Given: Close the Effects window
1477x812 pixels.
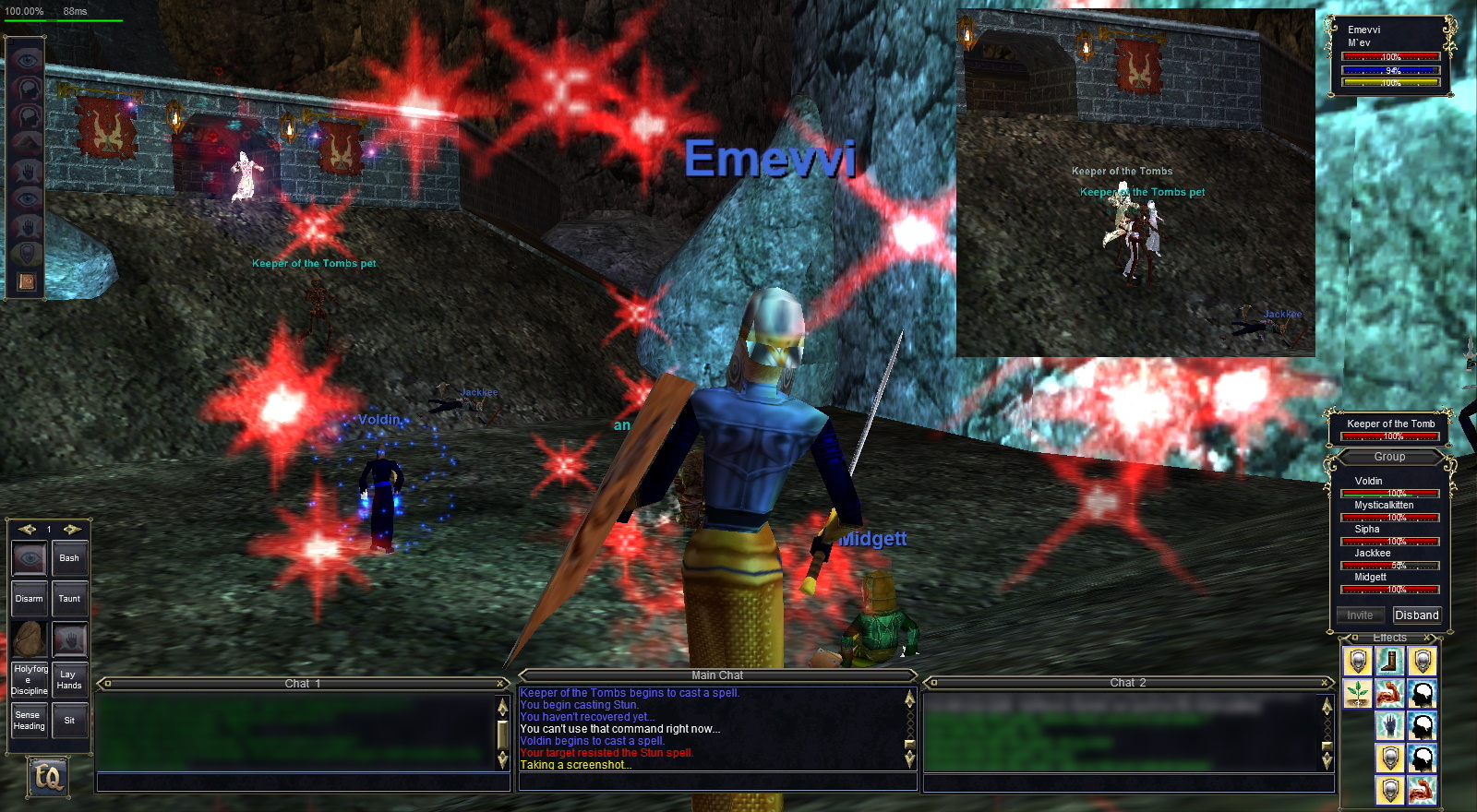Looking at the screenshot, I should [1426, 638].
